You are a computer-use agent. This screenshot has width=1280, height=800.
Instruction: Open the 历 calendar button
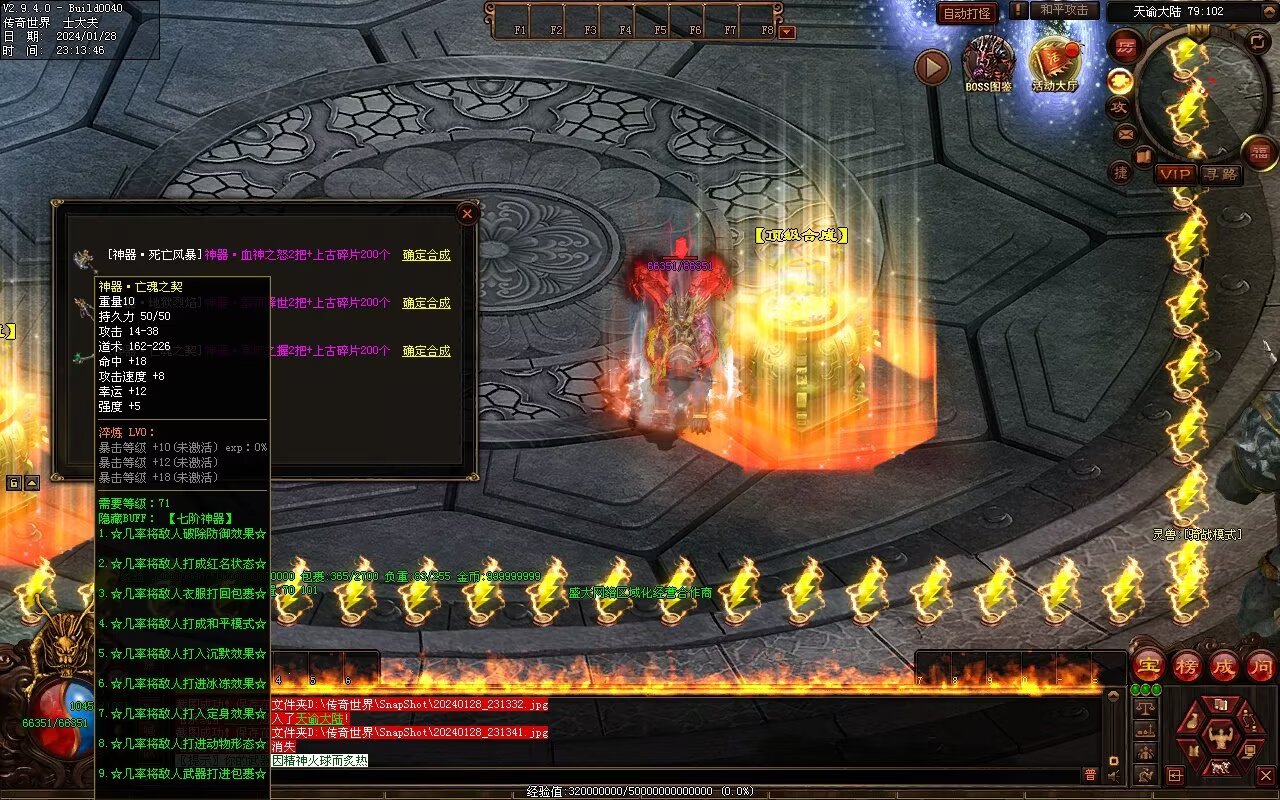pos(1125,47)
